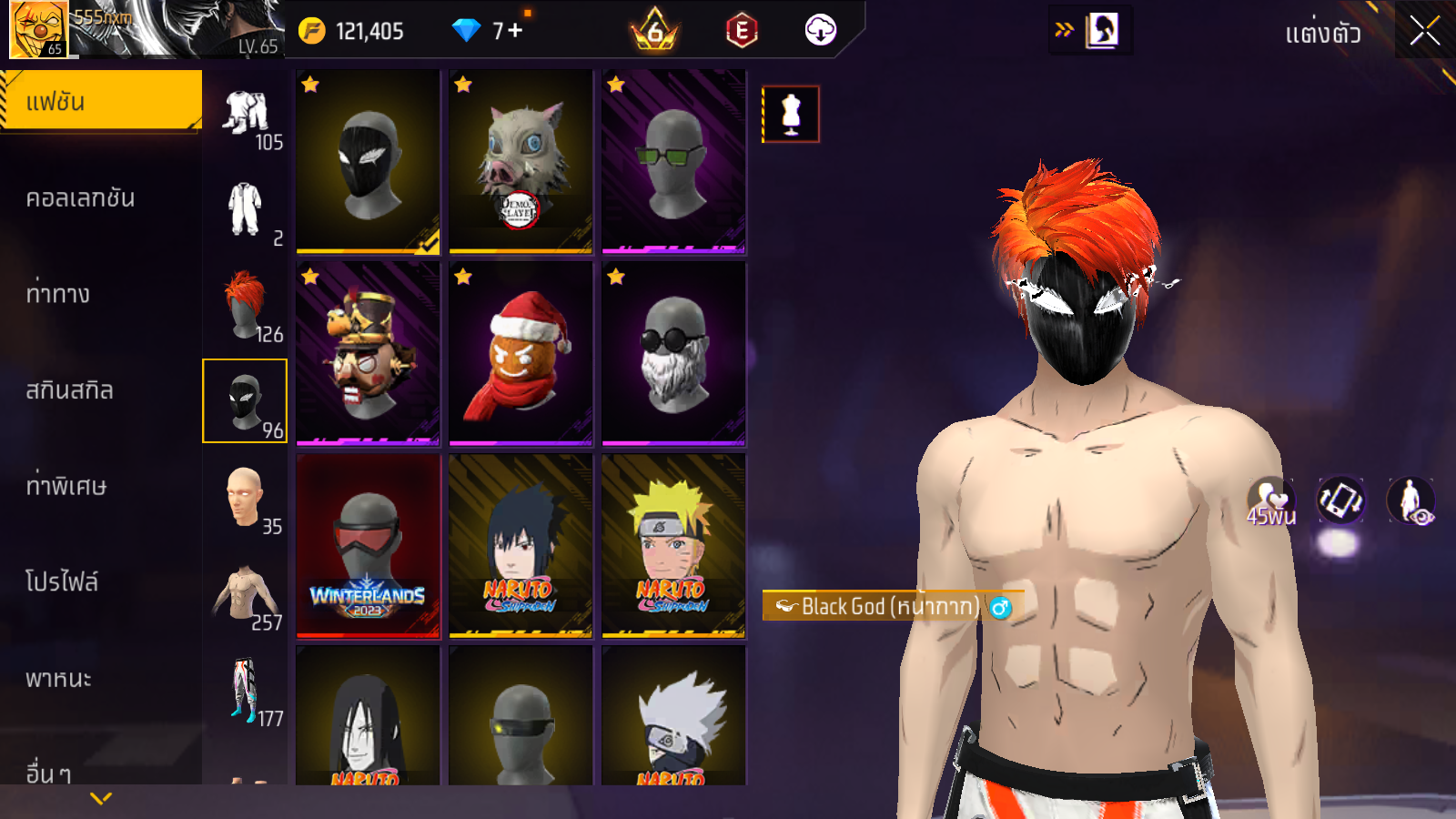1456x819 pixels.
Task: Tap the gold coin balance
Action: [353, 31]
